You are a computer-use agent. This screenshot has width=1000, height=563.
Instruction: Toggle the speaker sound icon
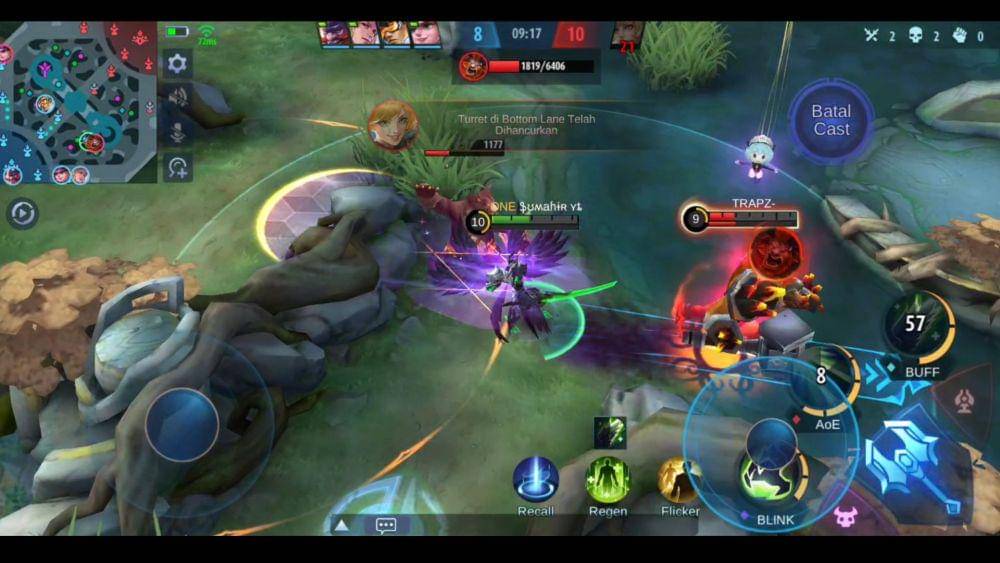coord(177,97)
